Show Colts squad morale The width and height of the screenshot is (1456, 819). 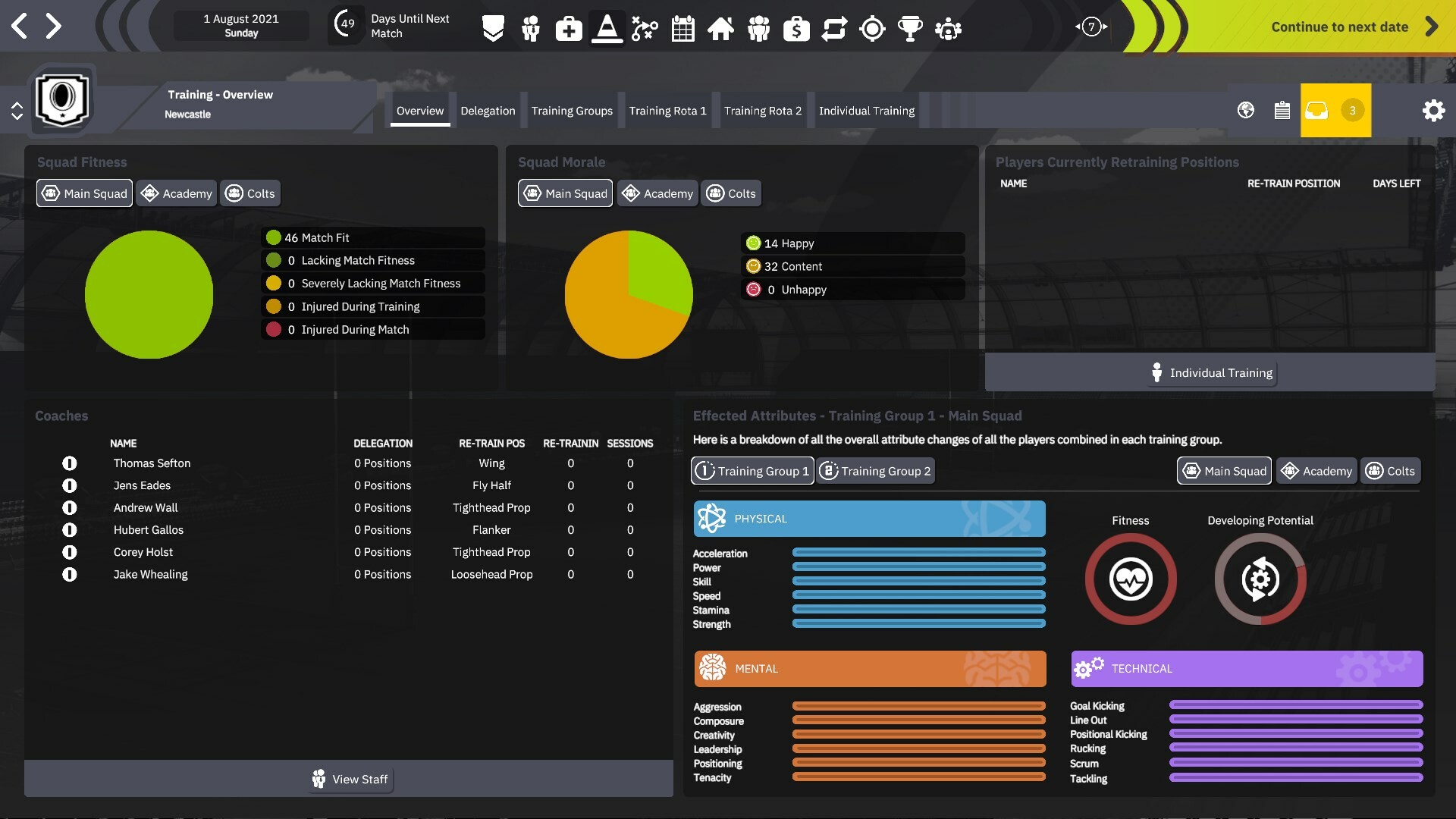click(730, 193)
